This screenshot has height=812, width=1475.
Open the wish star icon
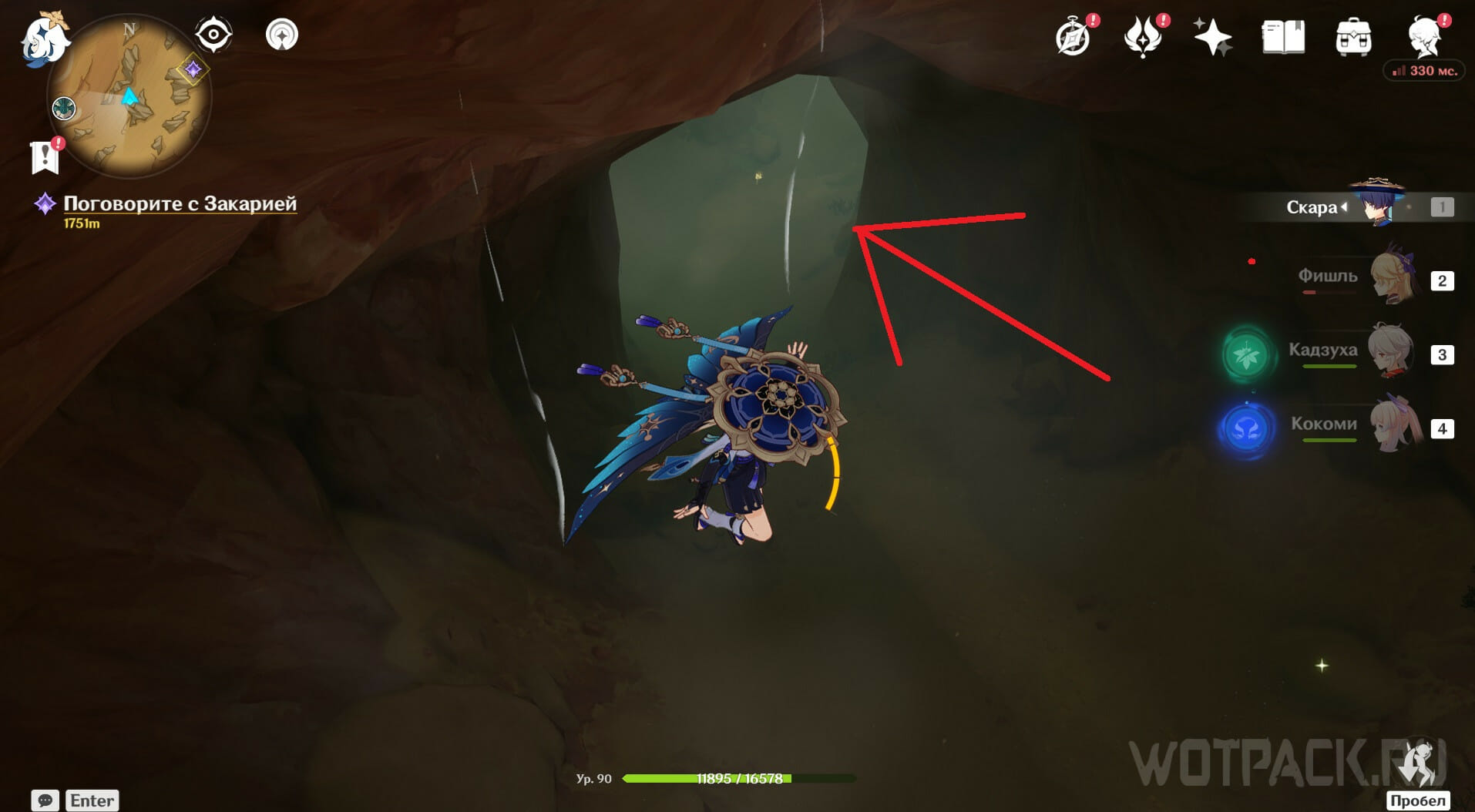pos(1212,37)
